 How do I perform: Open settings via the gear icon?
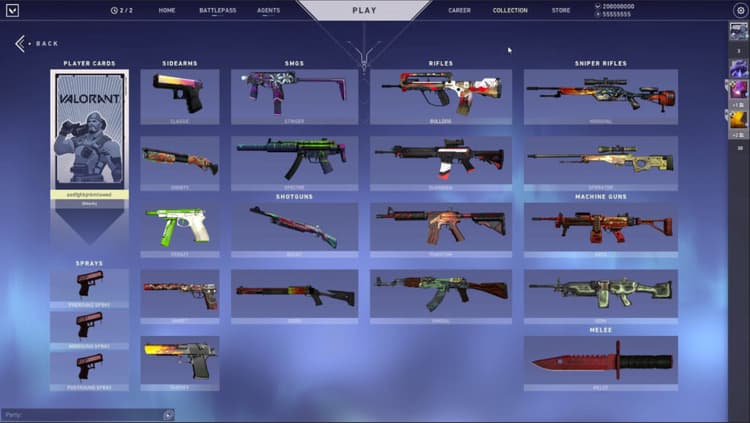(740, 10)
